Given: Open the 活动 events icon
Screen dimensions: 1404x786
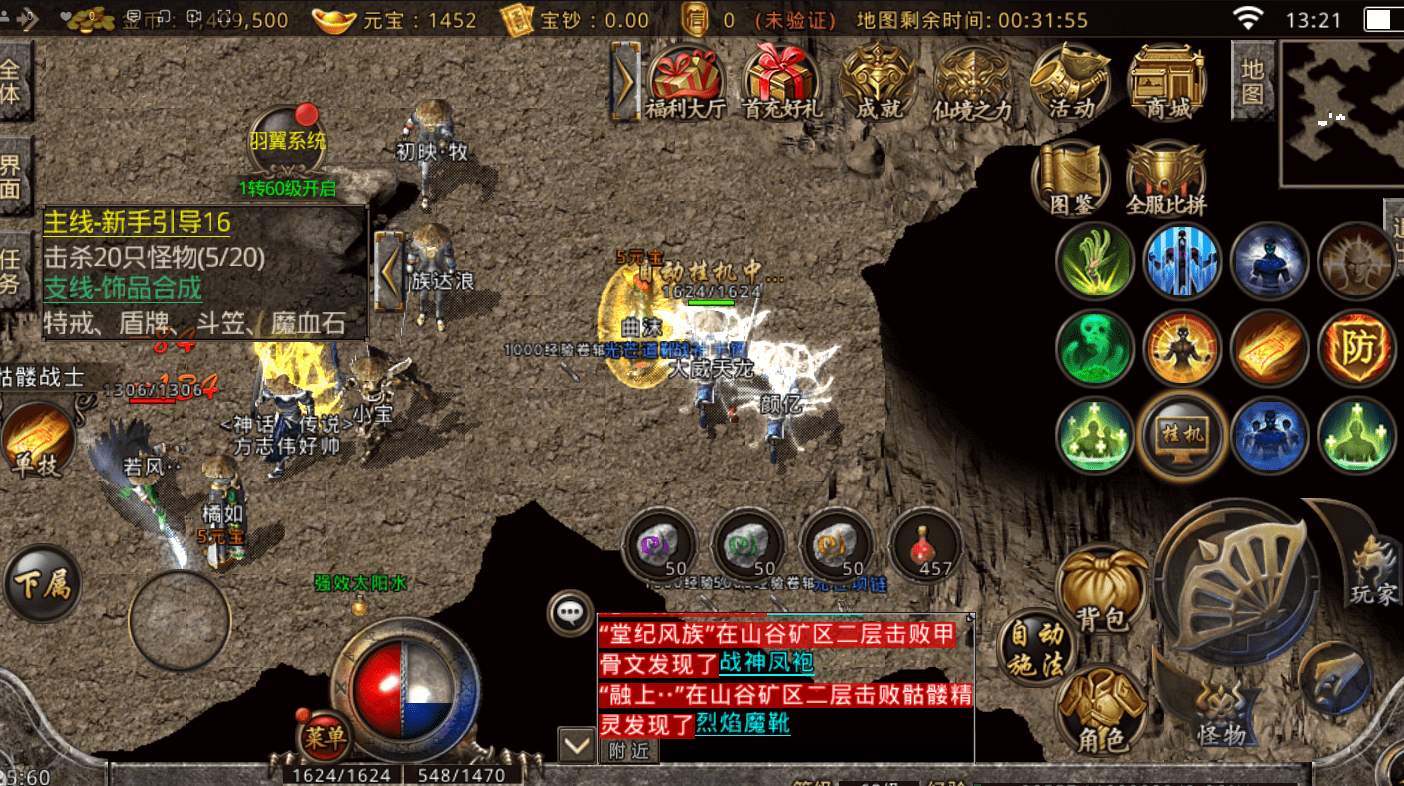Looking at the screenshot, I should click(x=1070, y=82).
